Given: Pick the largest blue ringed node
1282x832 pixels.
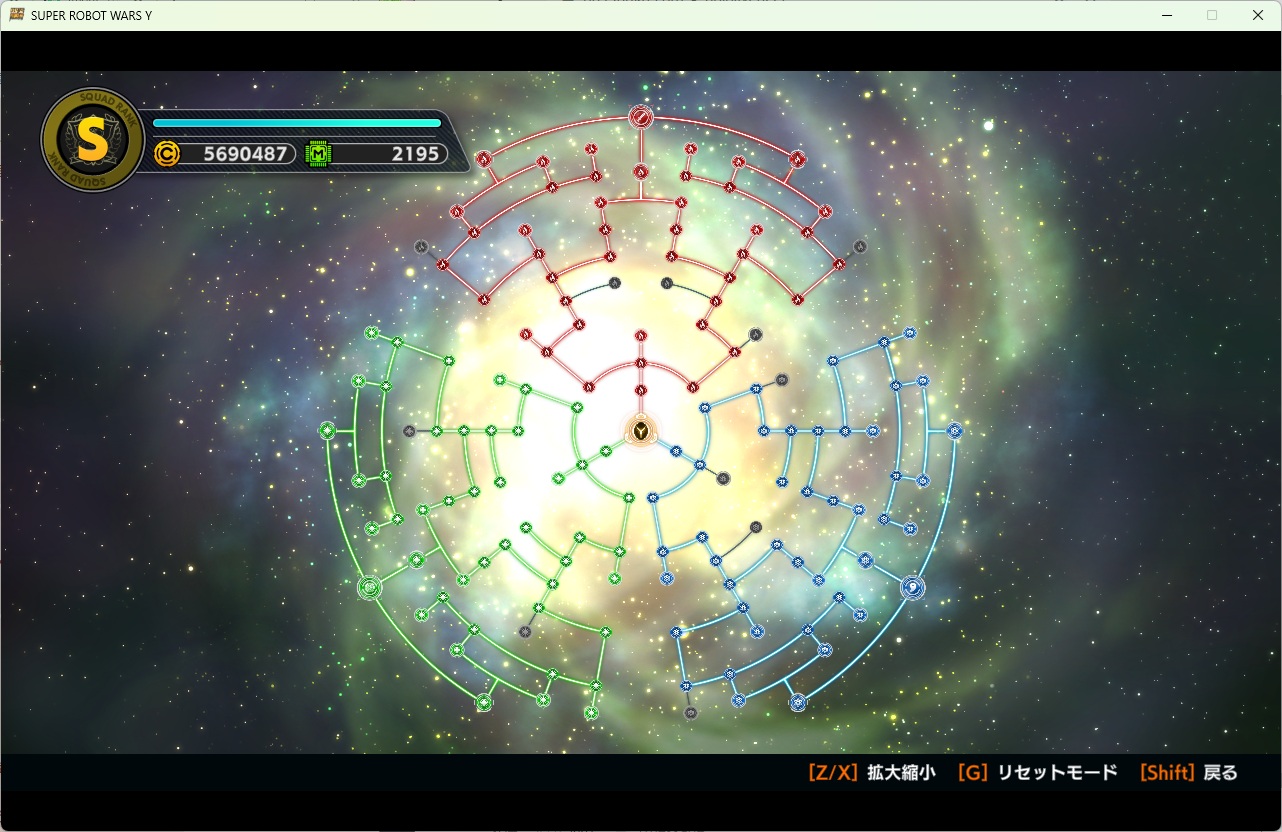Looking at the screenshot, I should coord(912,587).
